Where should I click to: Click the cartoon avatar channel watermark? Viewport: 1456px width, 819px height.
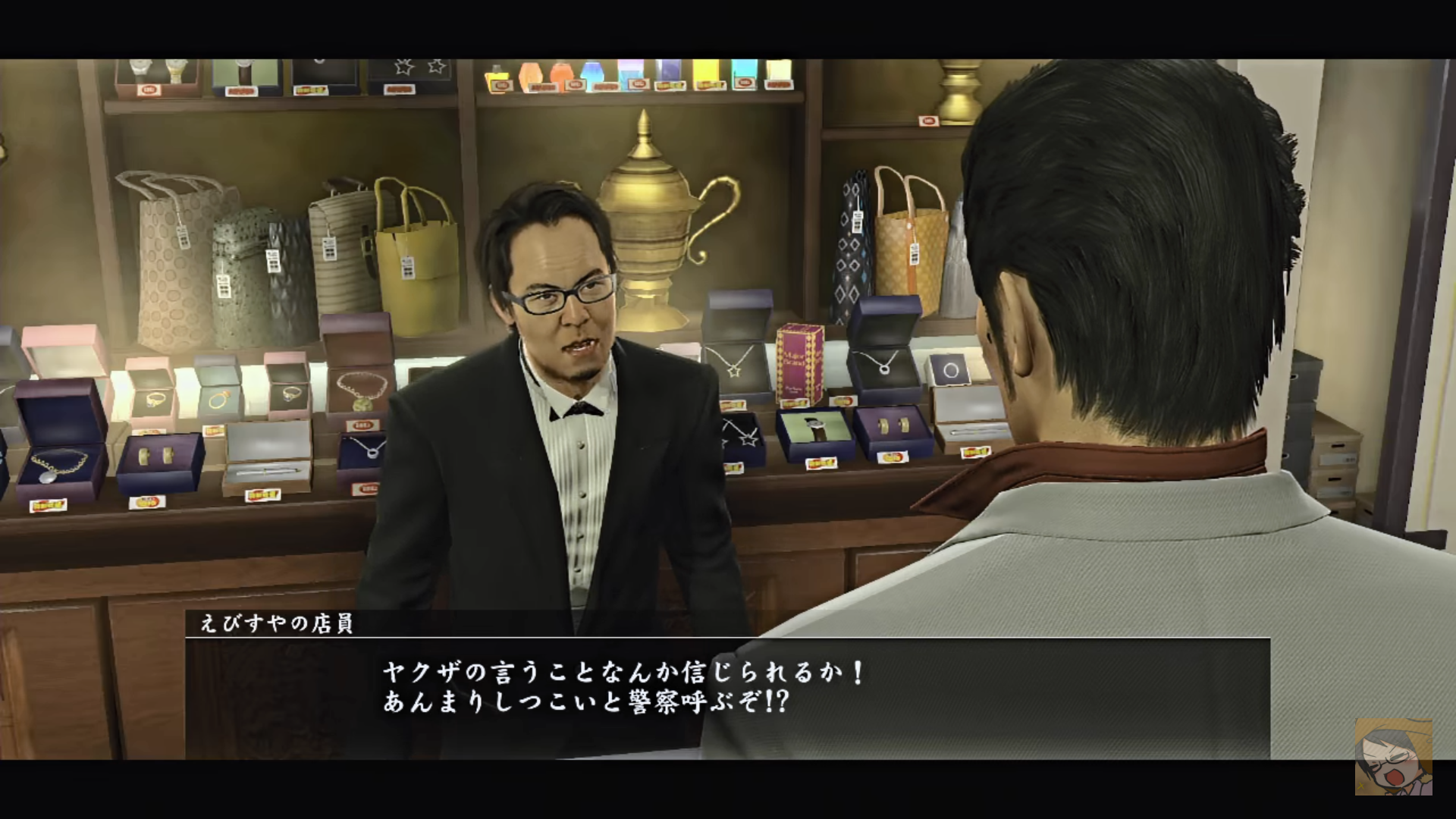point(1394,757)
